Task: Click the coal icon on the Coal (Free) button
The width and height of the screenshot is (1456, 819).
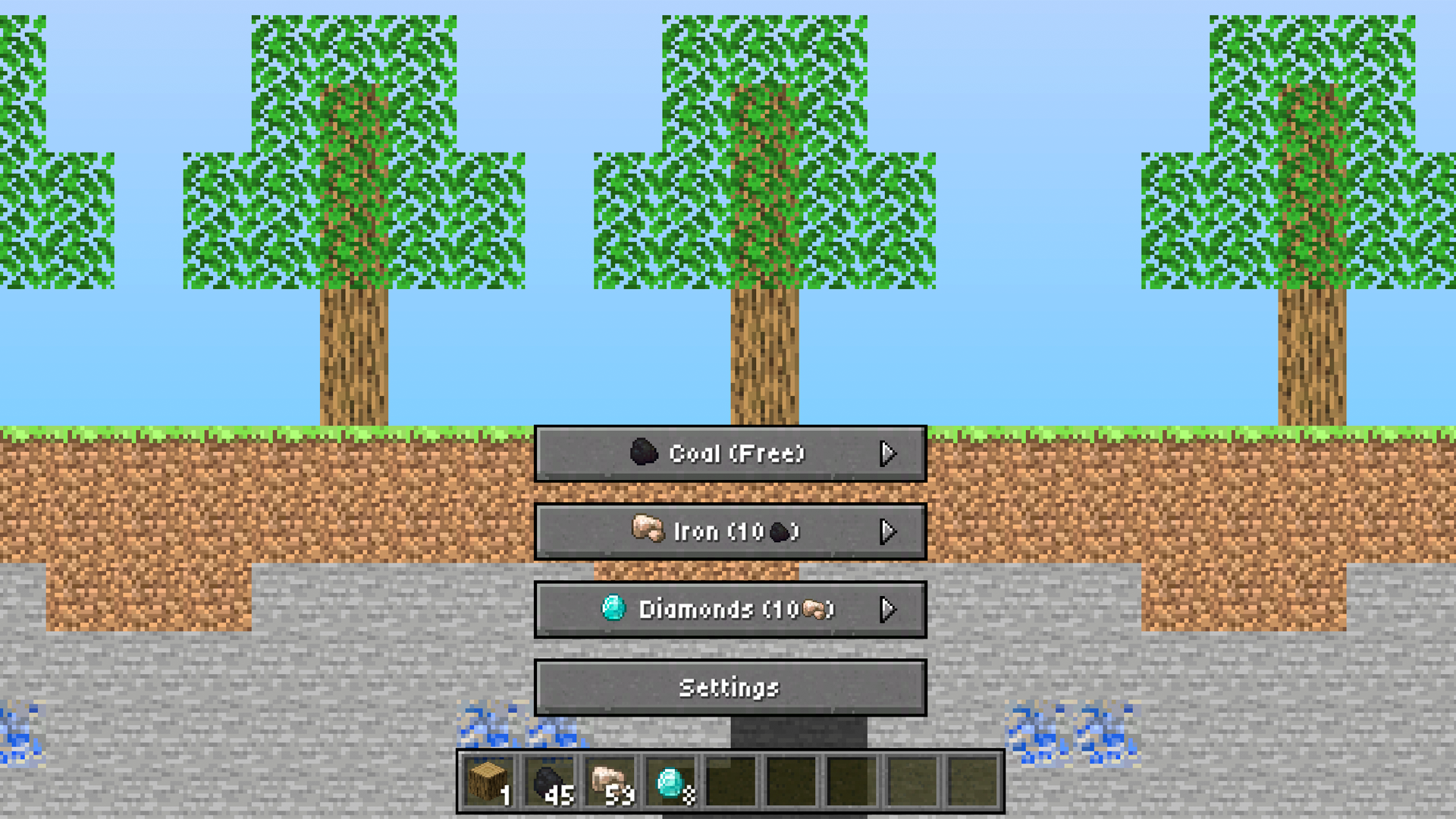Action: pyautogui.click(x=645, y=453)
